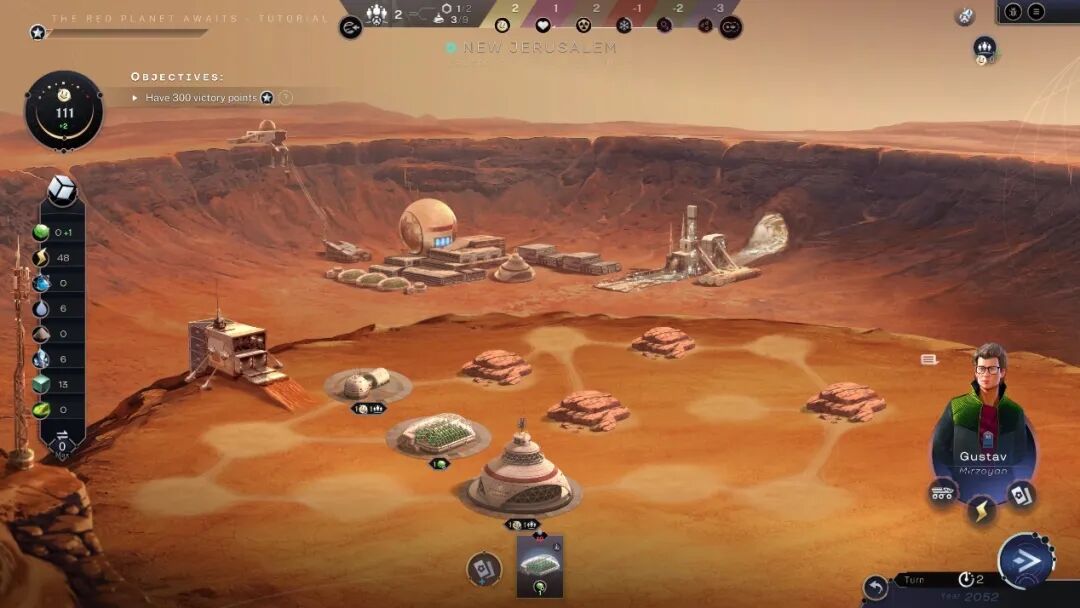Open the colonists icon below the satellite
This screenshot has width=1080, height=608.
tap(985, 47)
